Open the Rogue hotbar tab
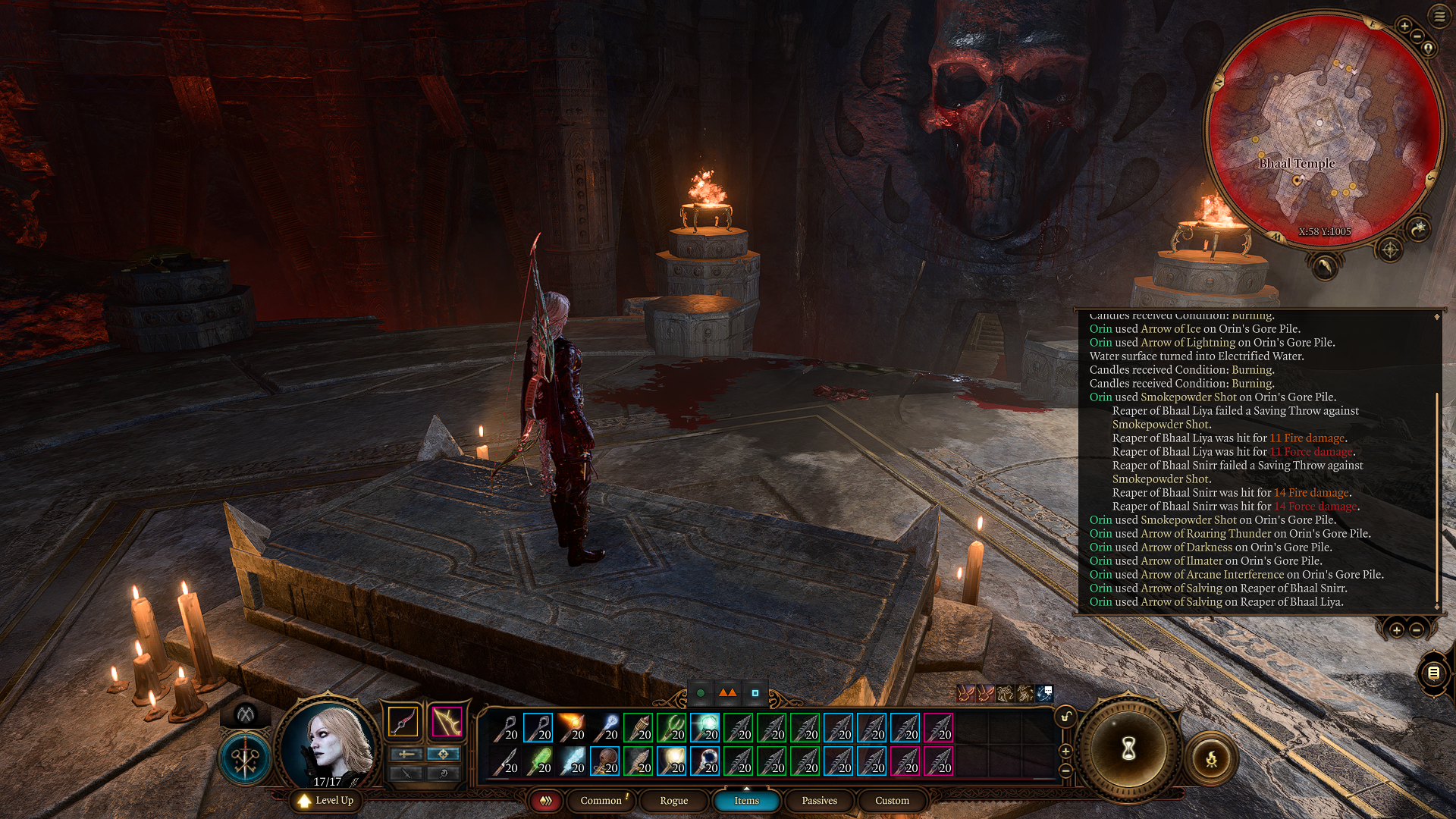This screenshot has height=819, width=1456. click(x=673, y=801)
